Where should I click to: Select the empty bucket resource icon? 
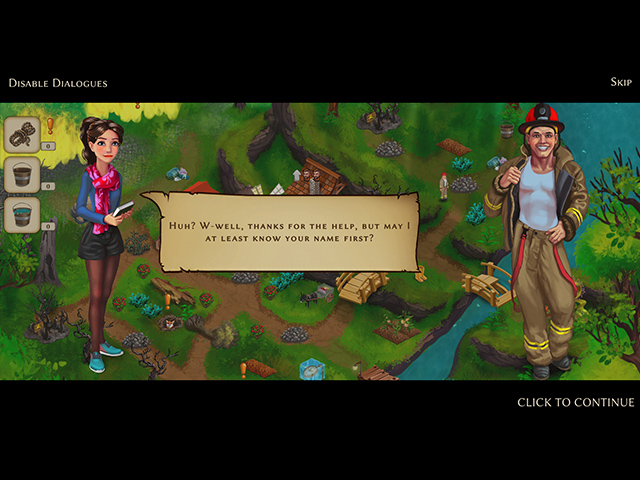[23, 173]
